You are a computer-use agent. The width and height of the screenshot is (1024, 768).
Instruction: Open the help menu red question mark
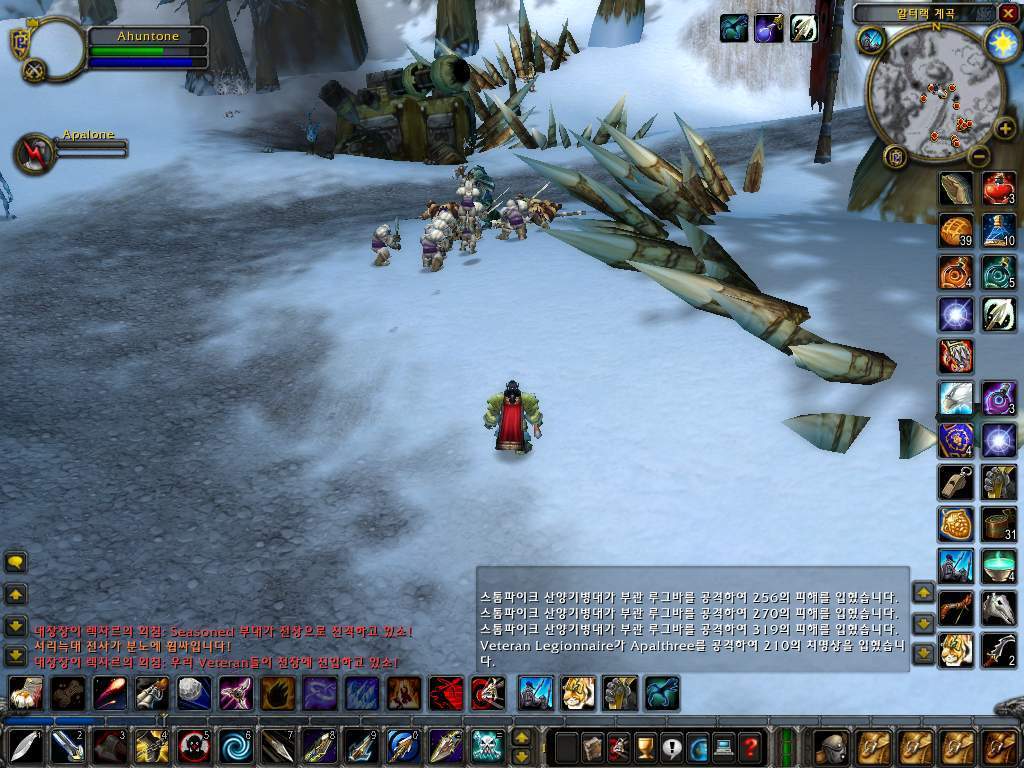[x=750, y=746]
